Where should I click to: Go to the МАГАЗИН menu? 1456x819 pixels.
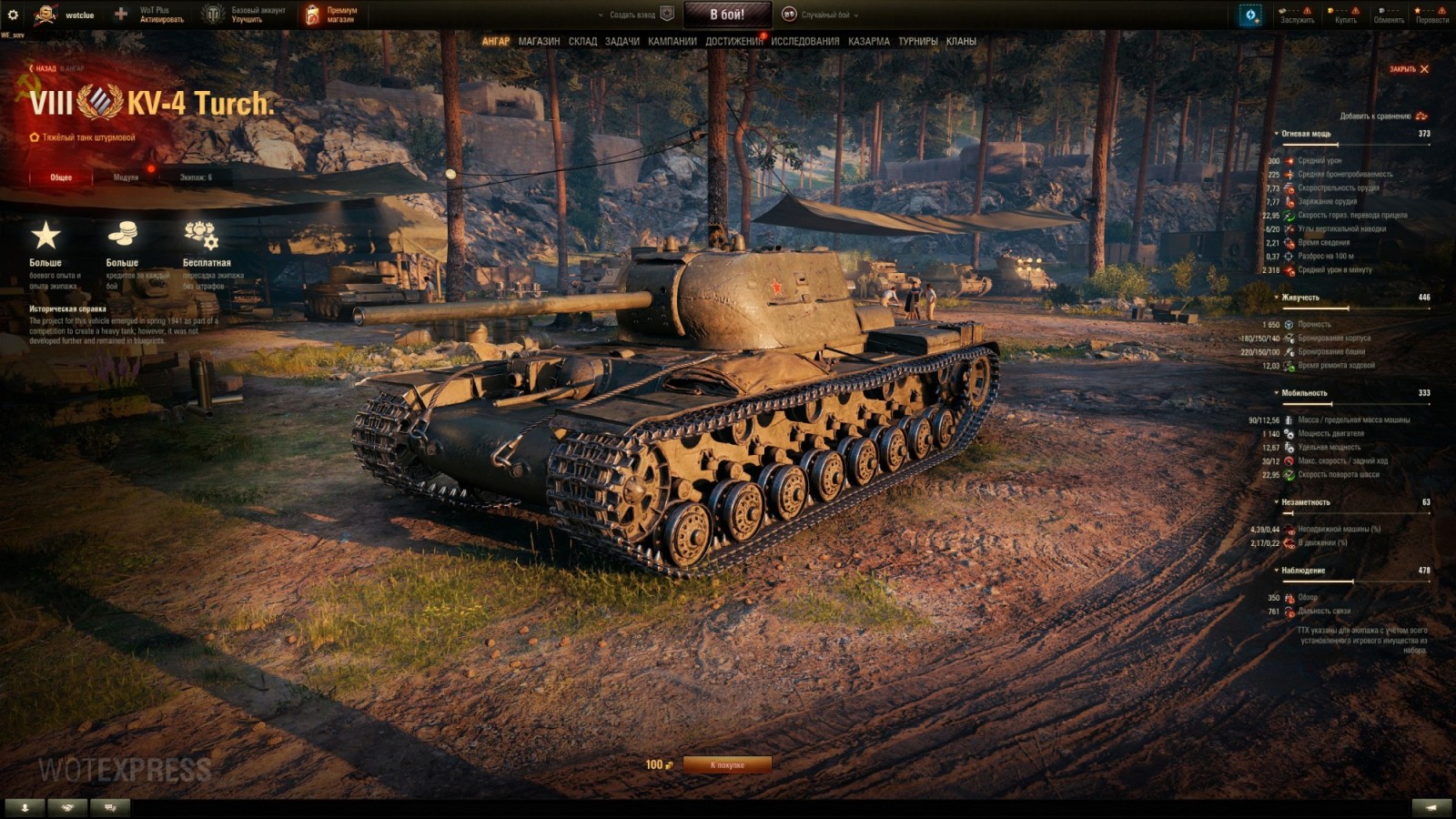pyautogui.click(x=539, y=41)
